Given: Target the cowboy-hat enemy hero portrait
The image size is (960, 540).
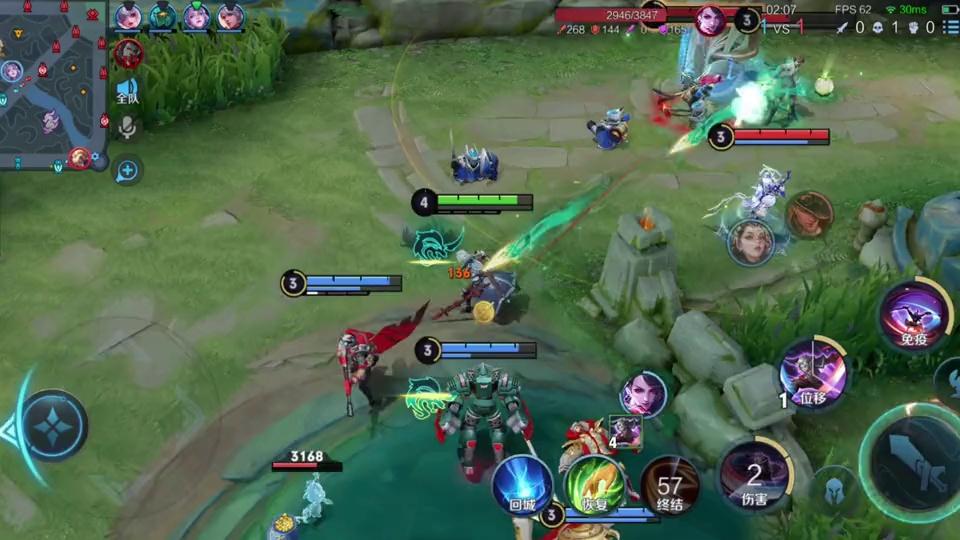Looking at the screenshot, I should [x=809, y=215].
